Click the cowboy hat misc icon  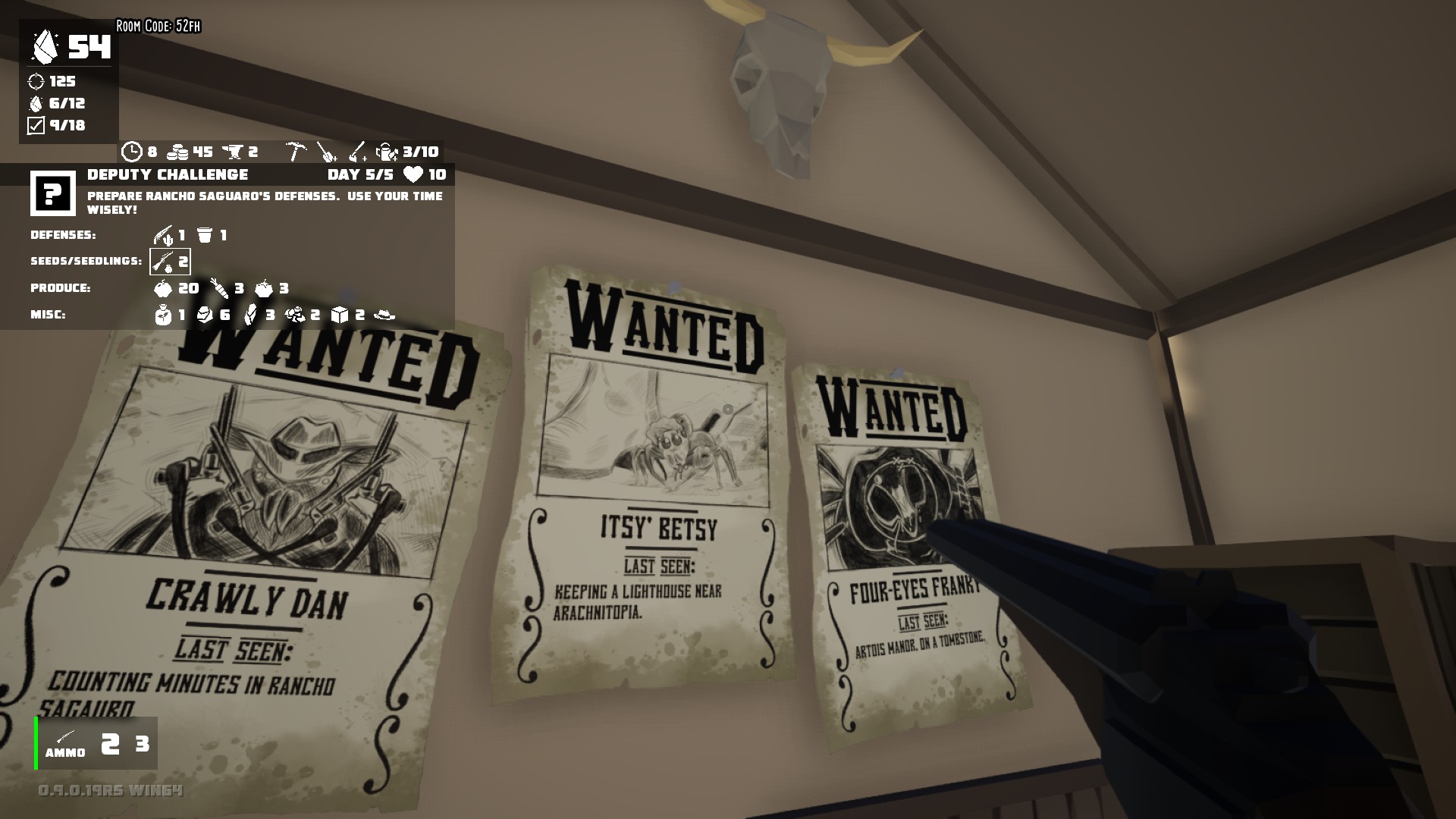(x=385, y=315)
